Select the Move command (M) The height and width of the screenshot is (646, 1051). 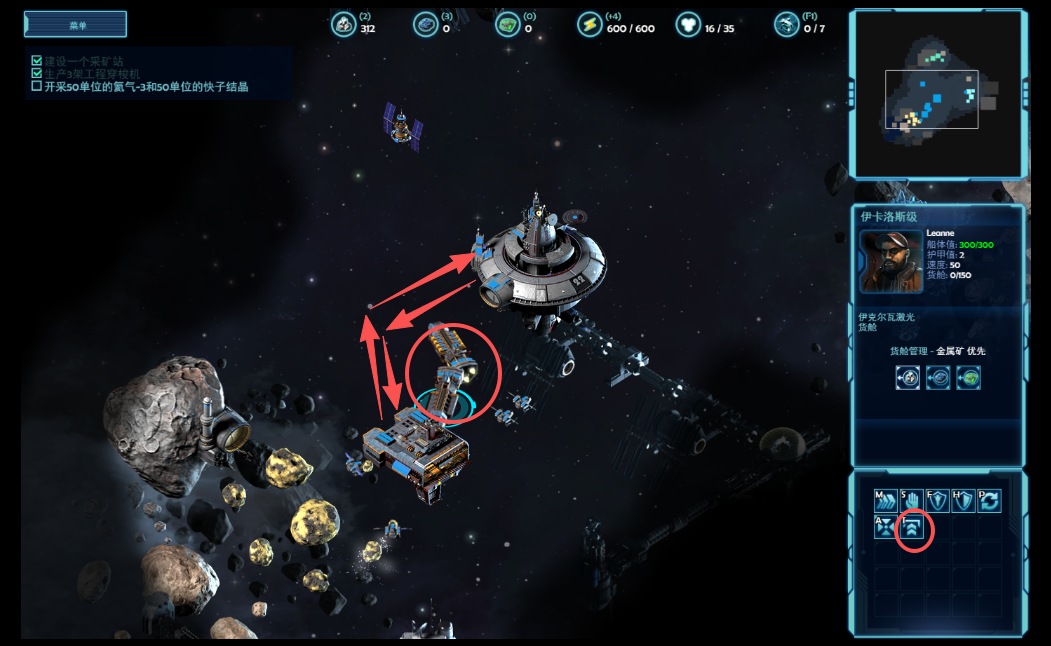point(885,501)
